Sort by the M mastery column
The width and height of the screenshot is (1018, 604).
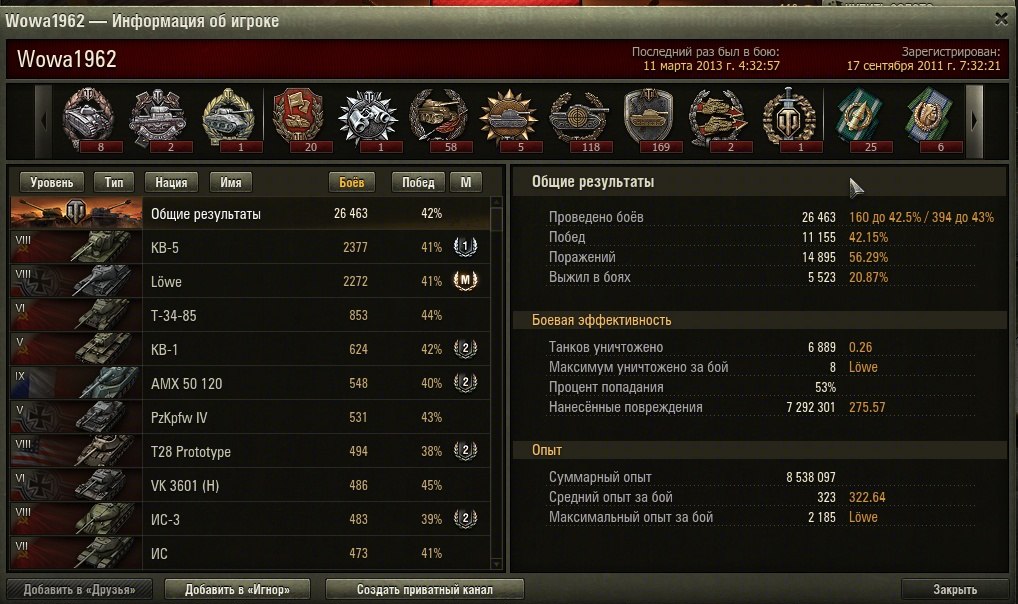465,182
